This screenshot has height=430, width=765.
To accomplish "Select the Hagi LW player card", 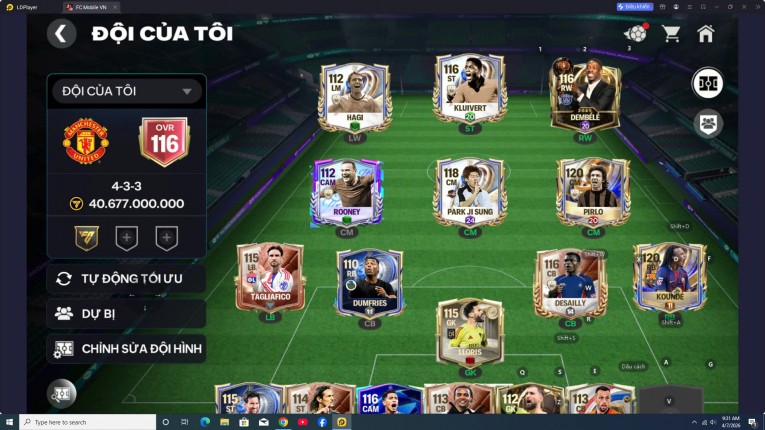I will tap(354, 97).
